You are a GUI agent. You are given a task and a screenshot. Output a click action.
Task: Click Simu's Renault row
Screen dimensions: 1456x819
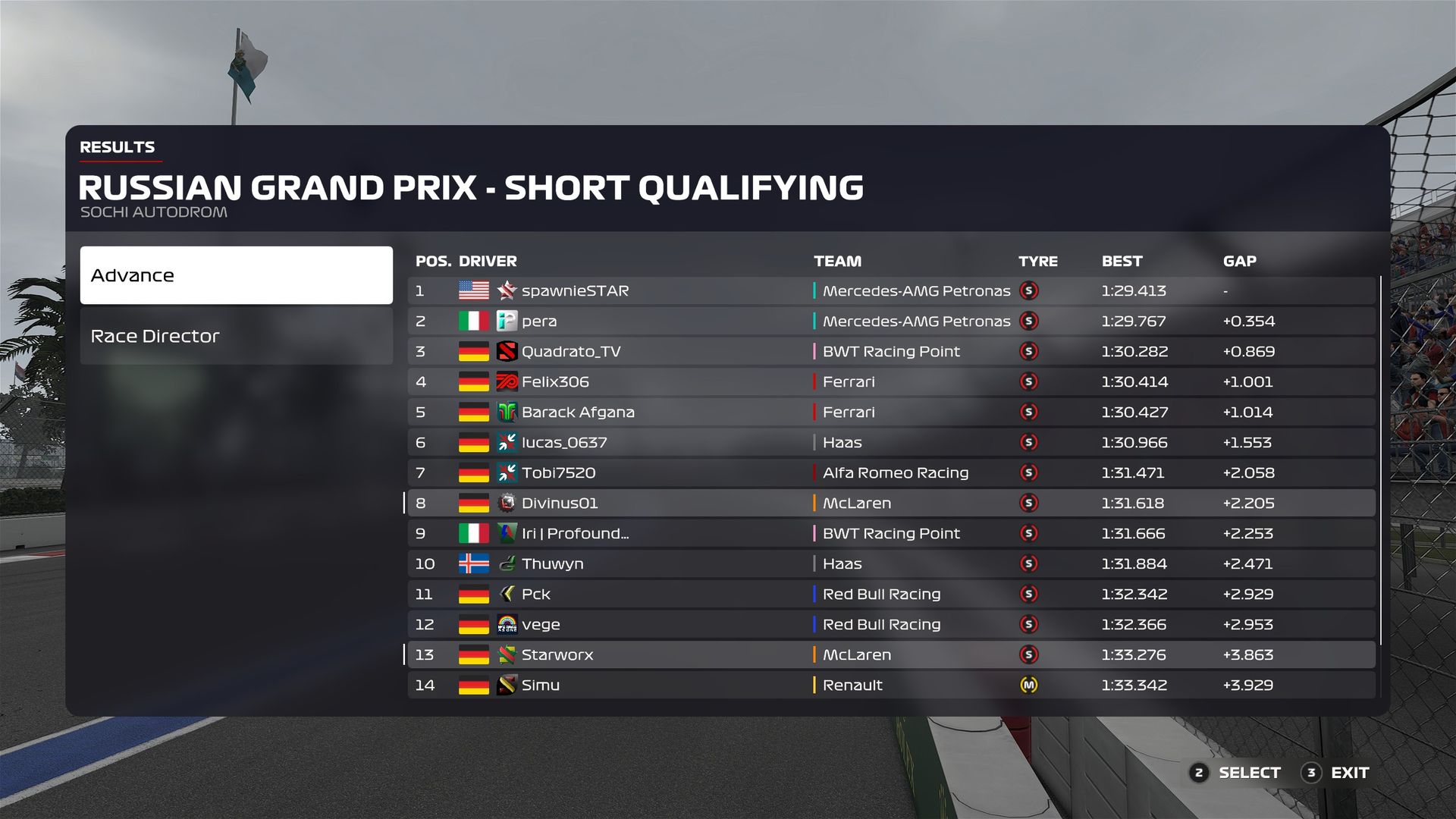890,685
